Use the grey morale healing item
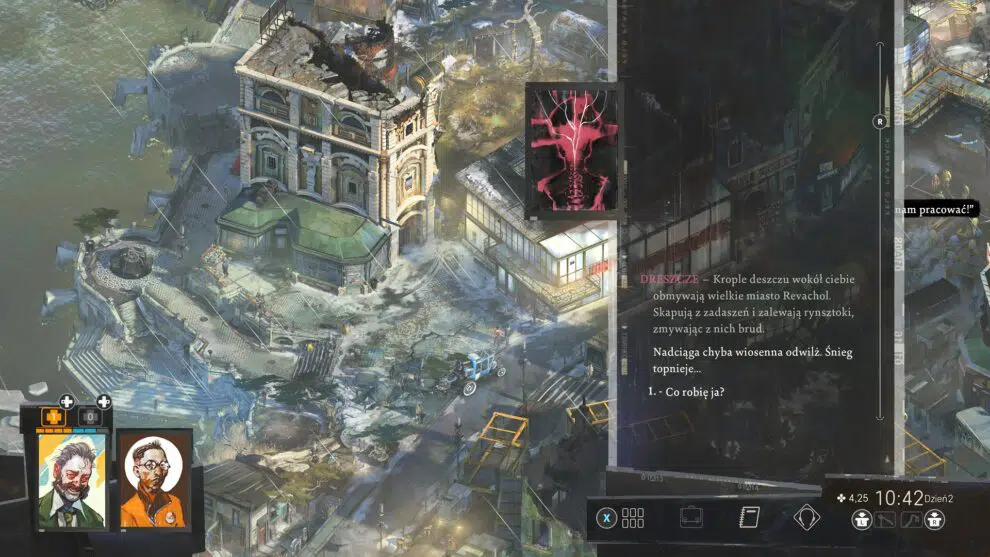Screen dimensions: 990x557 click(x=89, y=414)
